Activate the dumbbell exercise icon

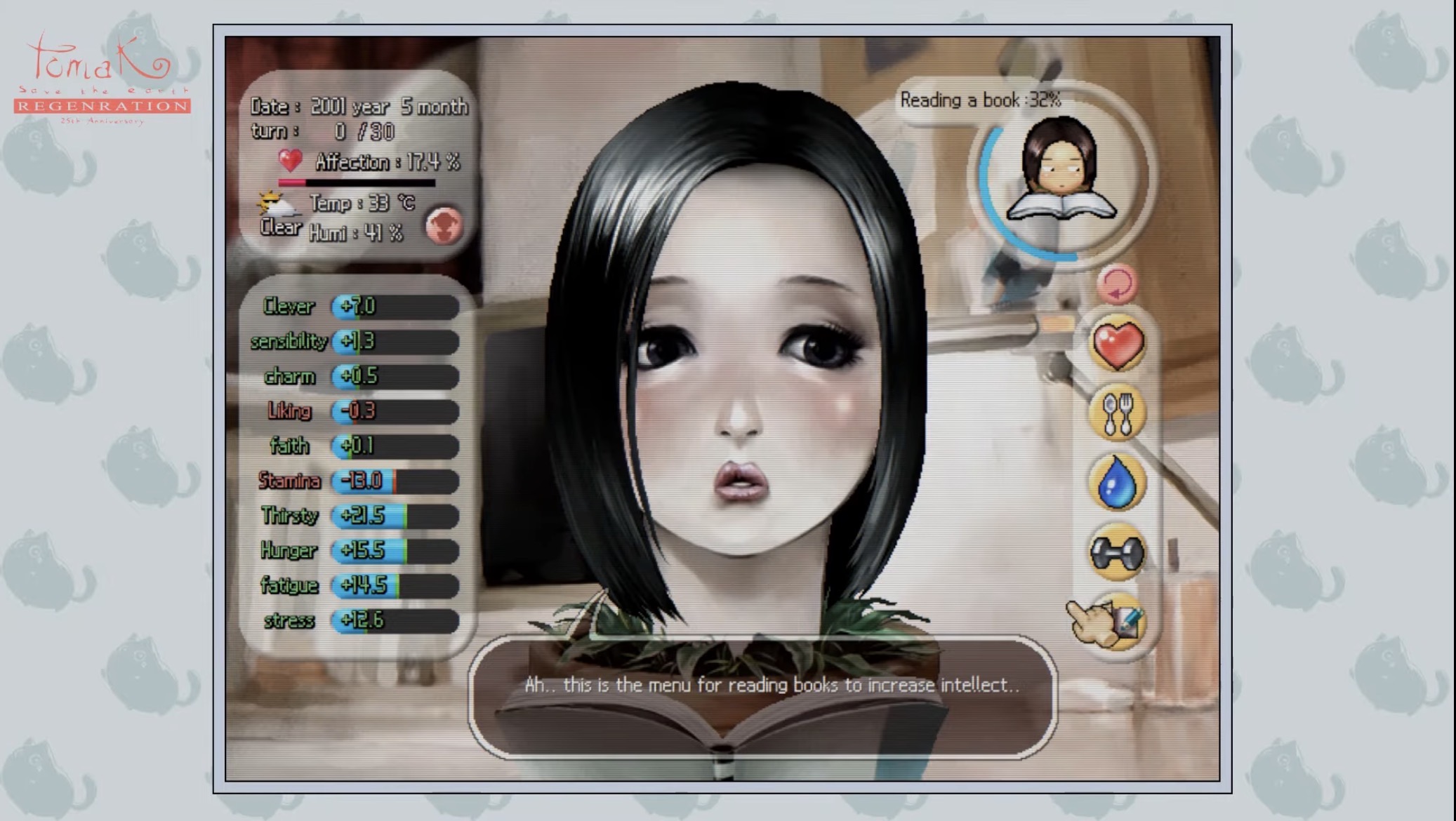(1117, 553)
